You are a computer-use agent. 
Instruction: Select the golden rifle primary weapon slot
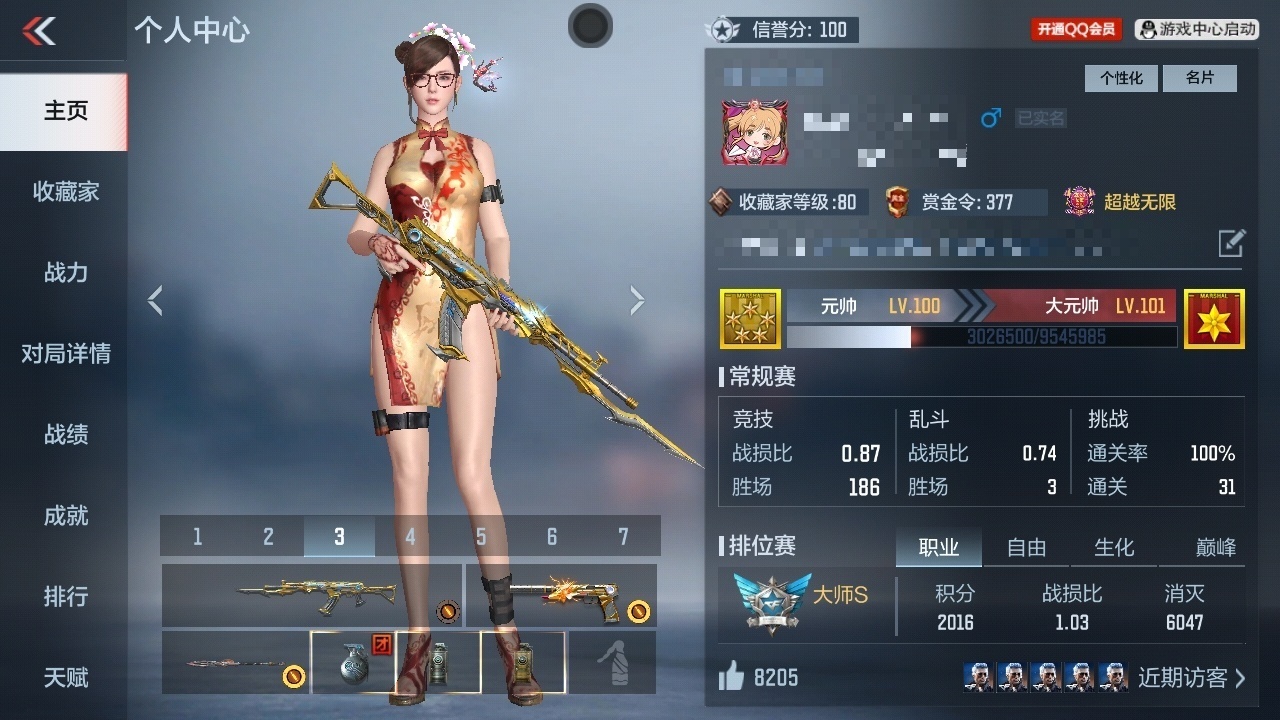(311, 595)
